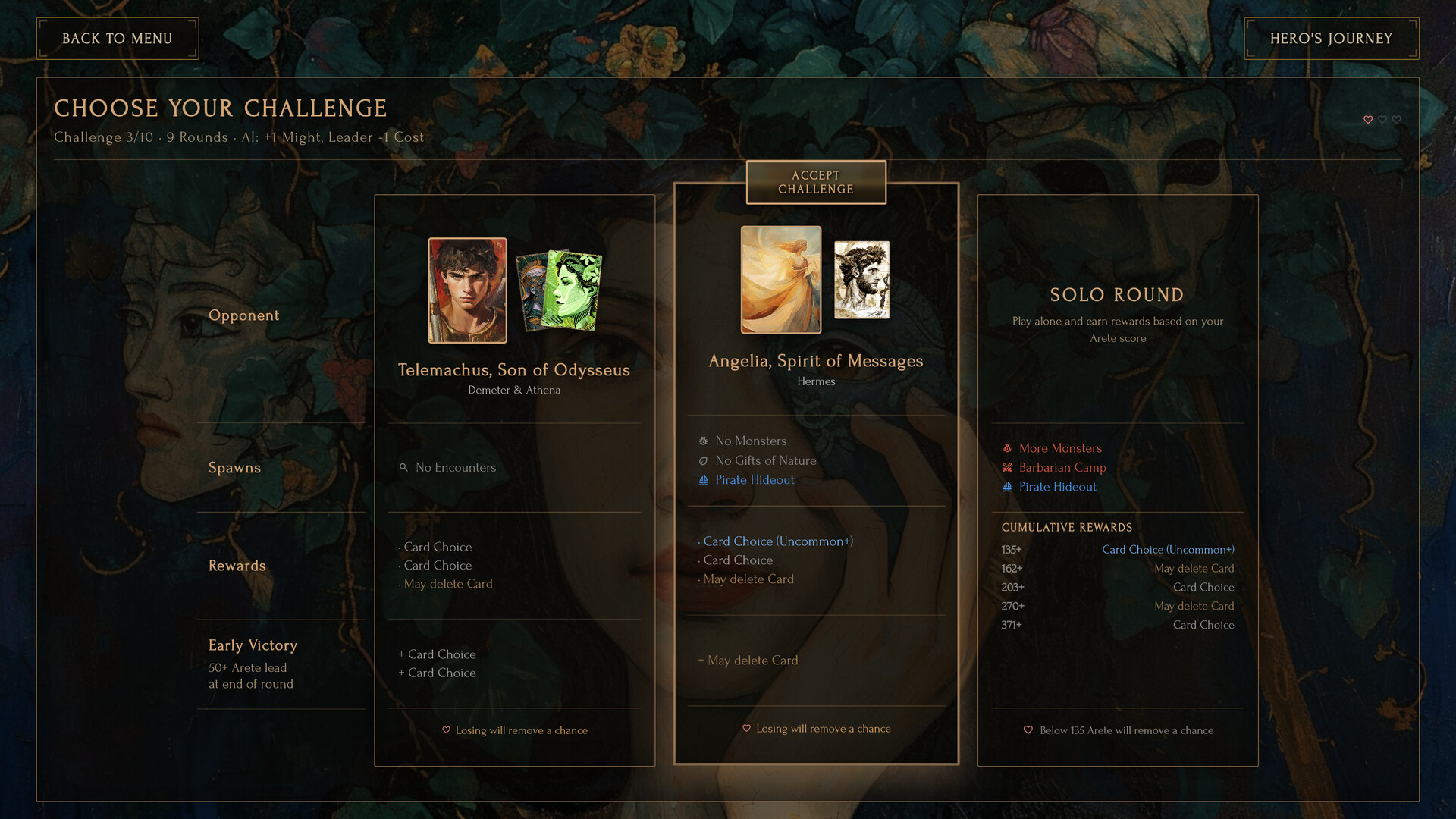Open the Hero's Journey screen
1456x819 pixels.
1331,38
